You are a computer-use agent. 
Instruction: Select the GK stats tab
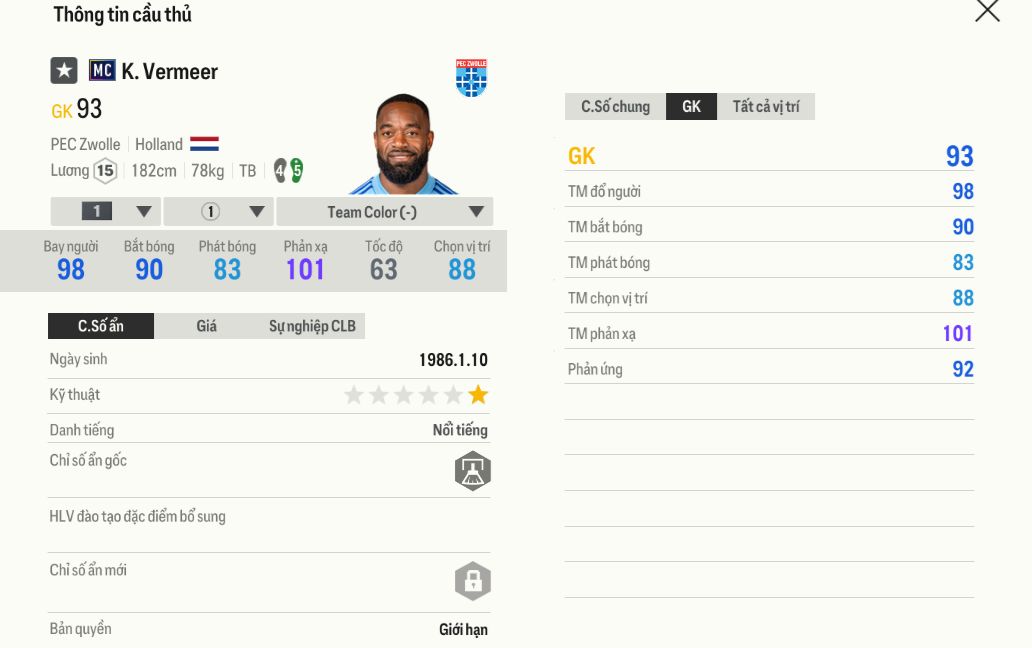(691, 107)
